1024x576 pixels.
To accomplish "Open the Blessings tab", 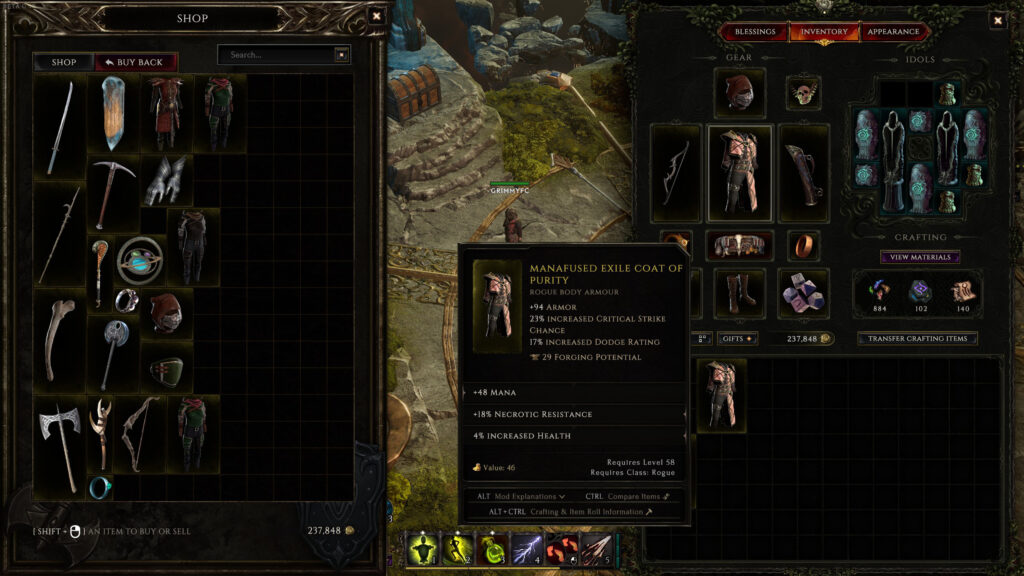I will 755,32.
